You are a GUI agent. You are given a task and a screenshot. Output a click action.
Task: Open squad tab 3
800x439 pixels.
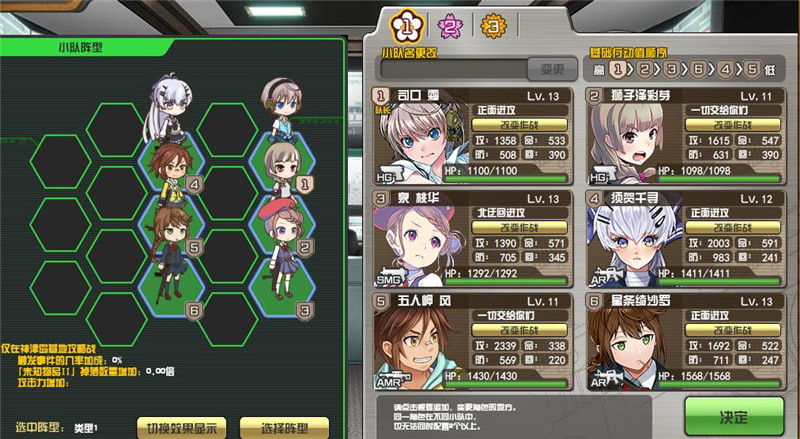pos(491,27)
